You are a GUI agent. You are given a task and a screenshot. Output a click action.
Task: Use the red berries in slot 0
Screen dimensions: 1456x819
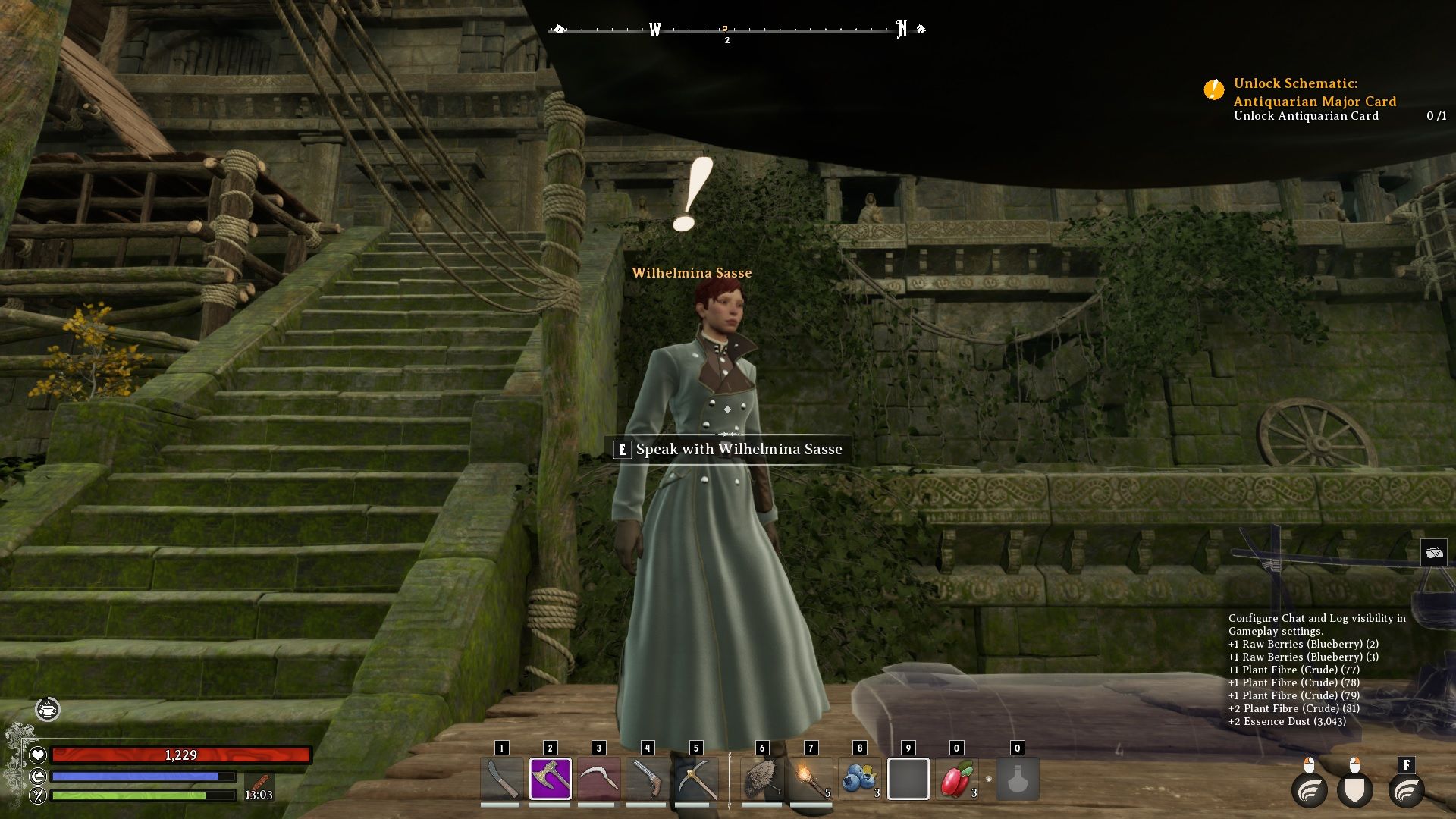point(956,779)
